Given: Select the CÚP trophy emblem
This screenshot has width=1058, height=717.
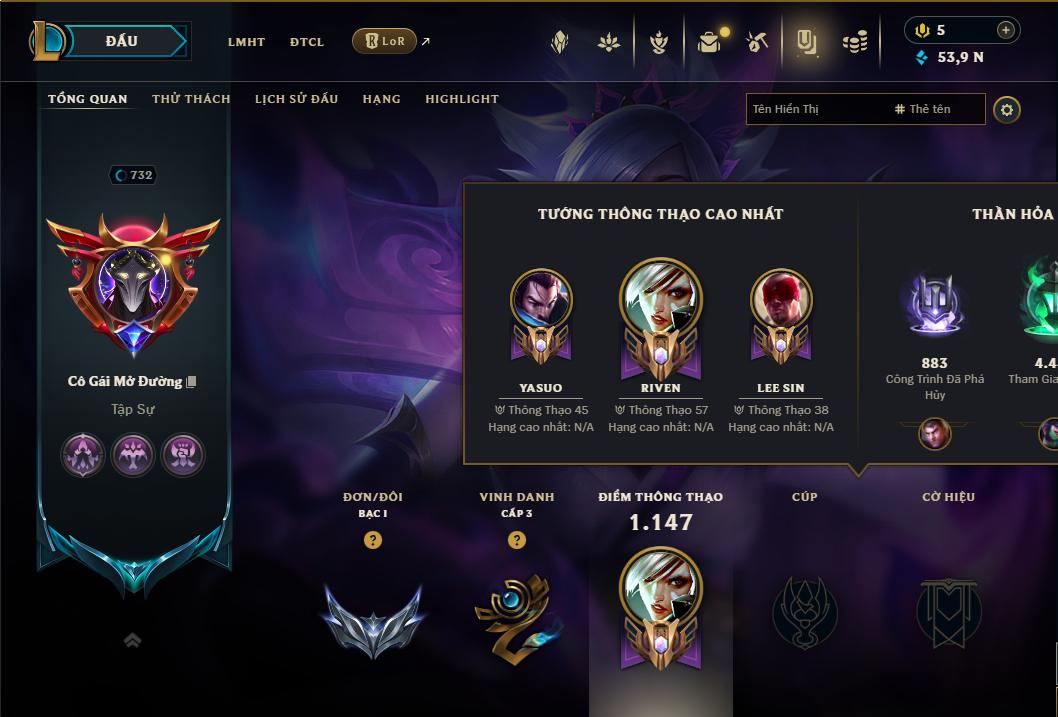Looking at the screenshot, I should (x=805, y=610).
